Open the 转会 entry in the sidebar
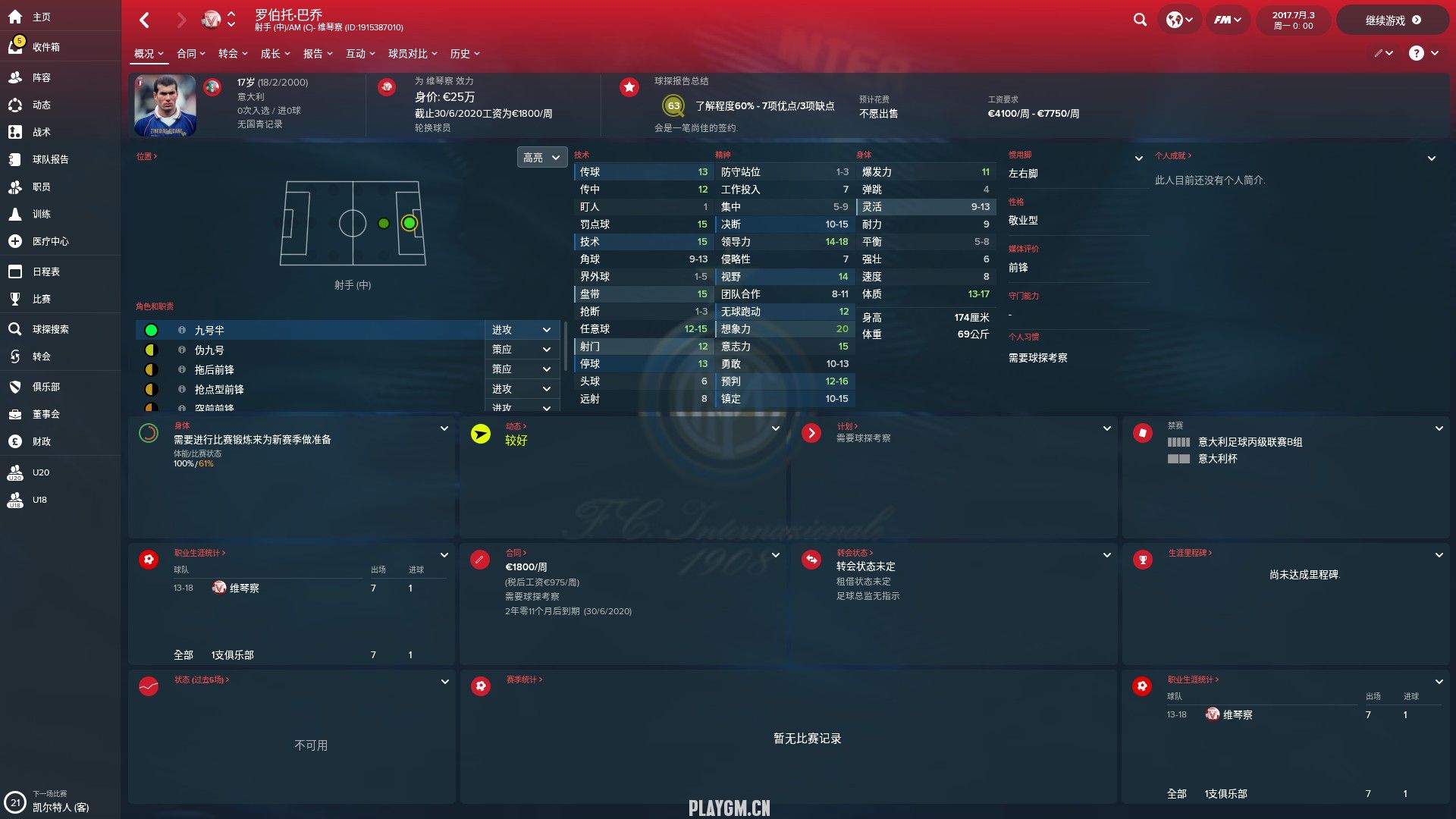Viewport: 1456px width, 819px height. click(41, 356)
